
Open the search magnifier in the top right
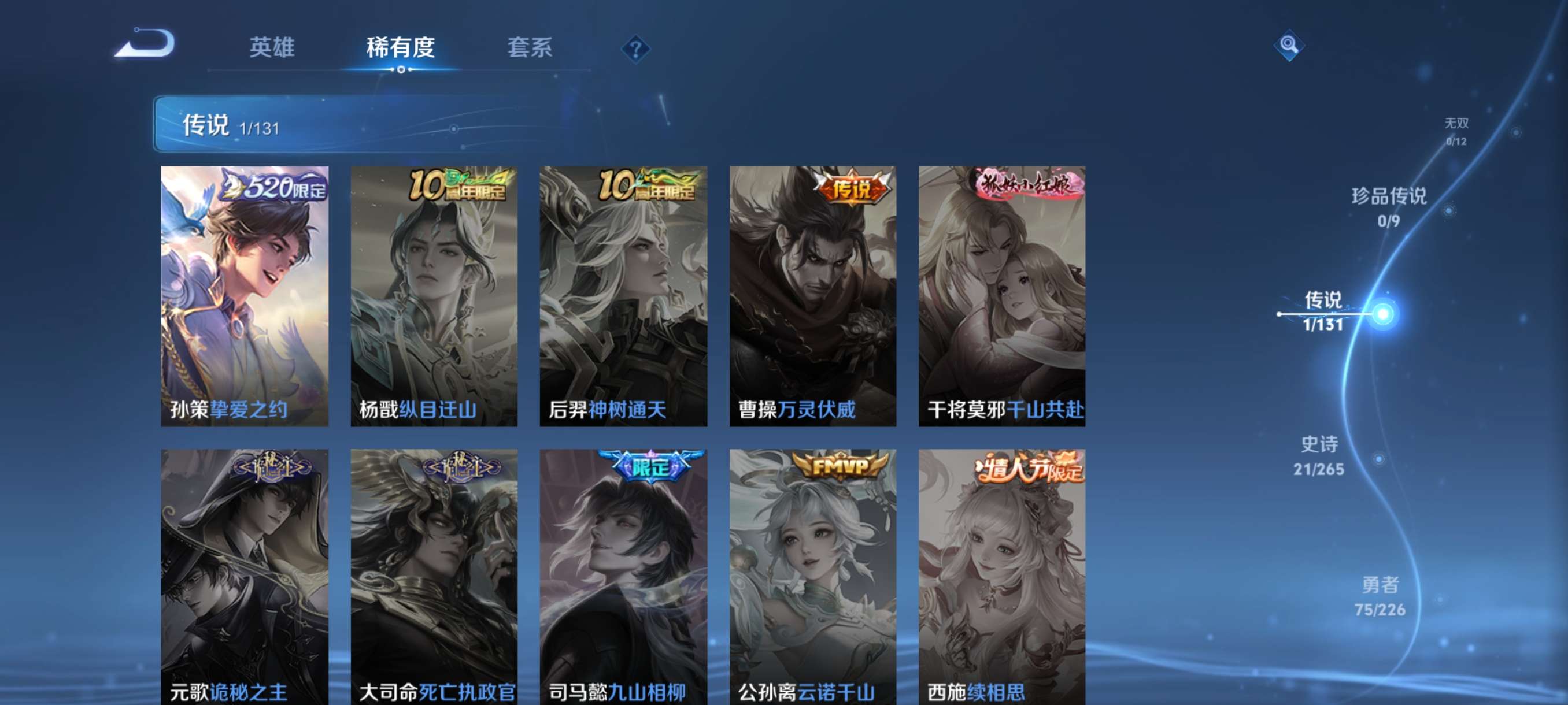coord(1290,46)
